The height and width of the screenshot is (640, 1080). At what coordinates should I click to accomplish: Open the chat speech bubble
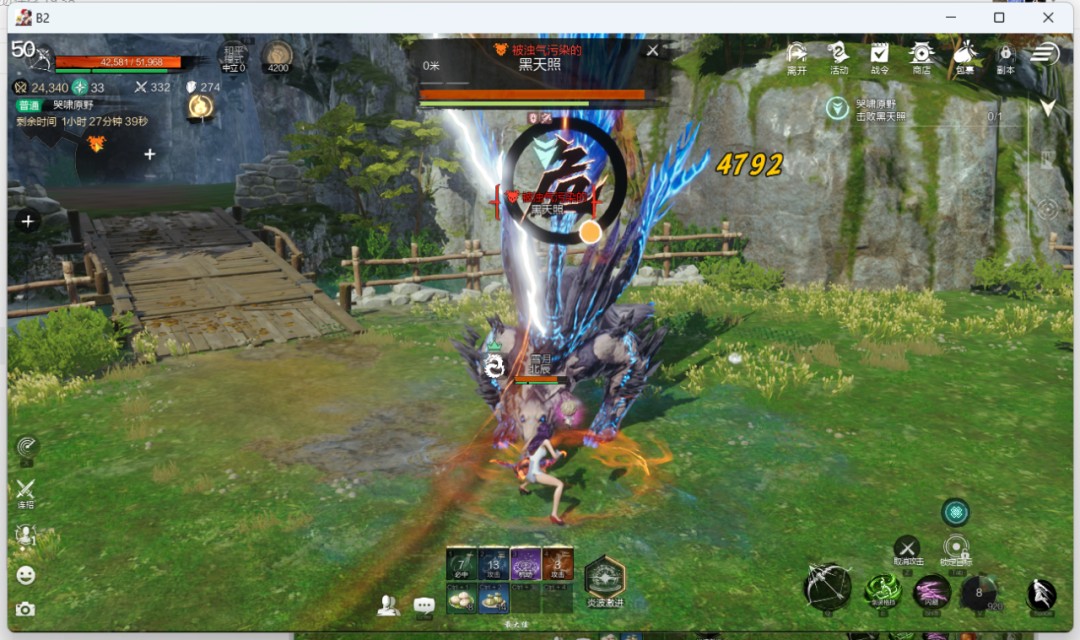tap(424, 605)
